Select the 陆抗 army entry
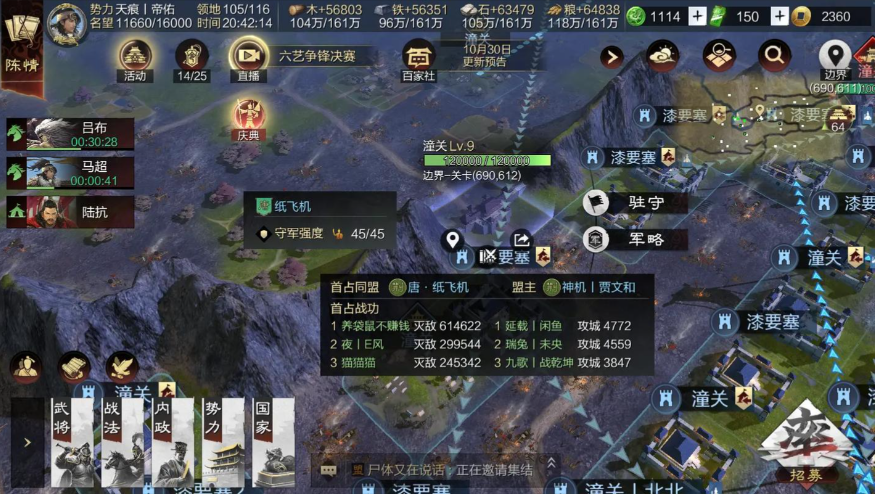Viewport: 875px width, 494px height. 70,212
